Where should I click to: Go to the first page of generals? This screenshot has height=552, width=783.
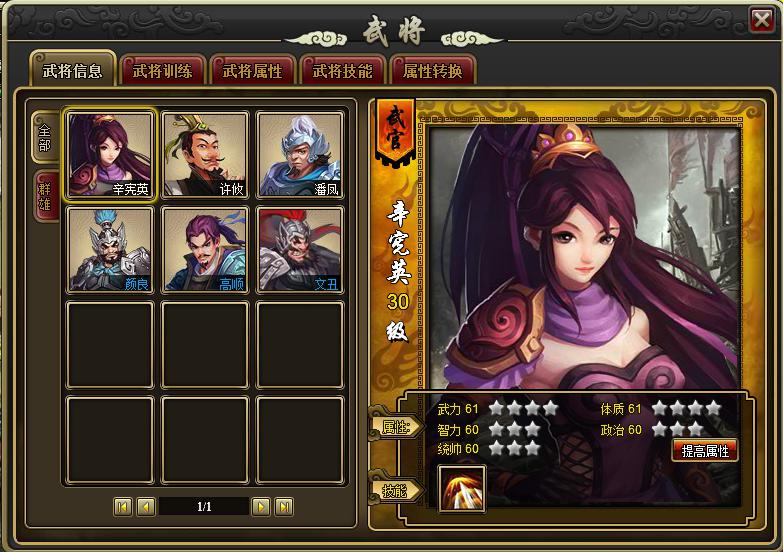(123, 506)
